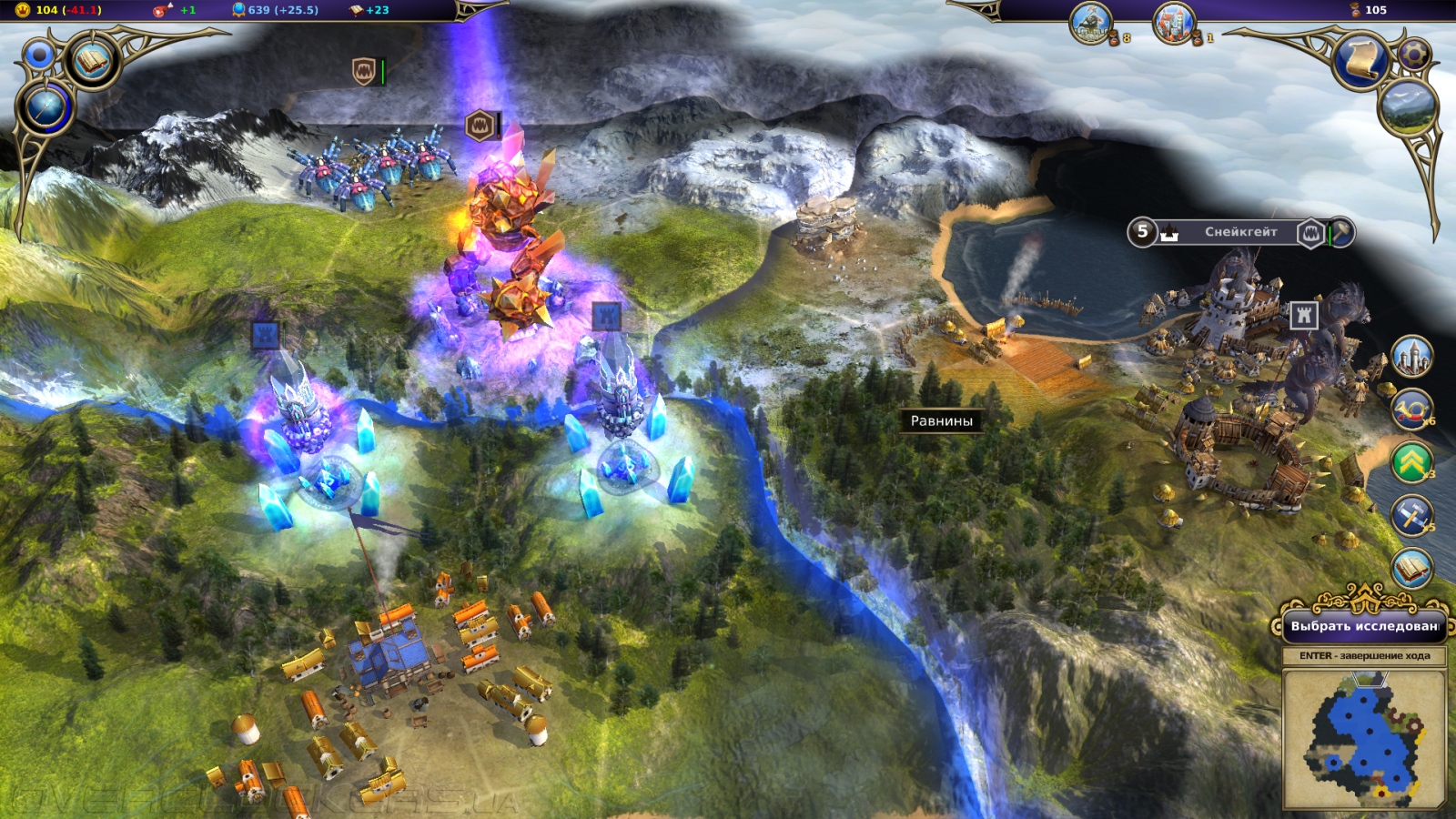The width and height of the screenshot is (1456, 819).
Task: Open the horn notification with x6 counter
Action: (1411, 410)
